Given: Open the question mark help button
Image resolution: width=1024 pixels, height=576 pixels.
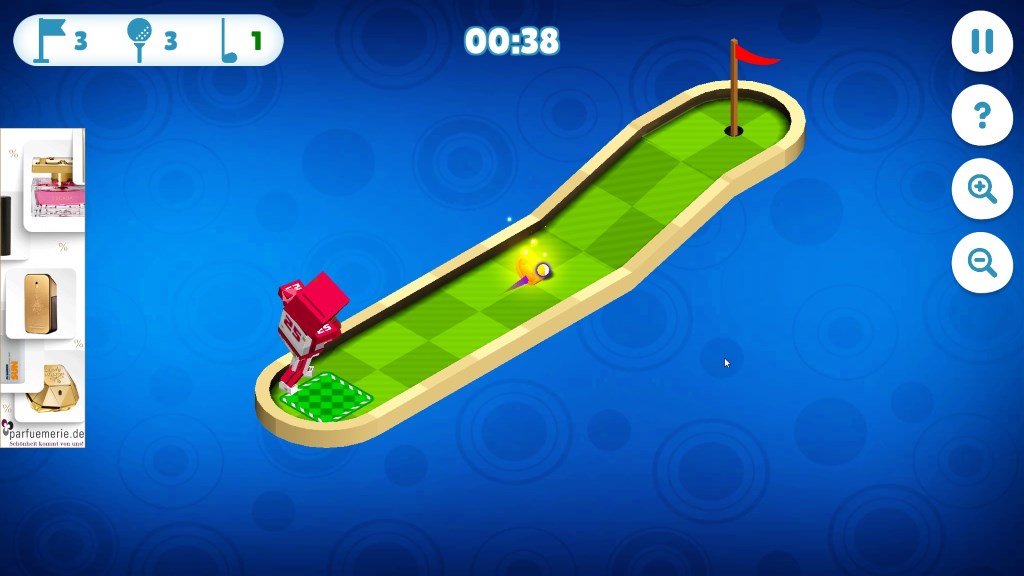Looking at the screenshot, I should [981, 115].
